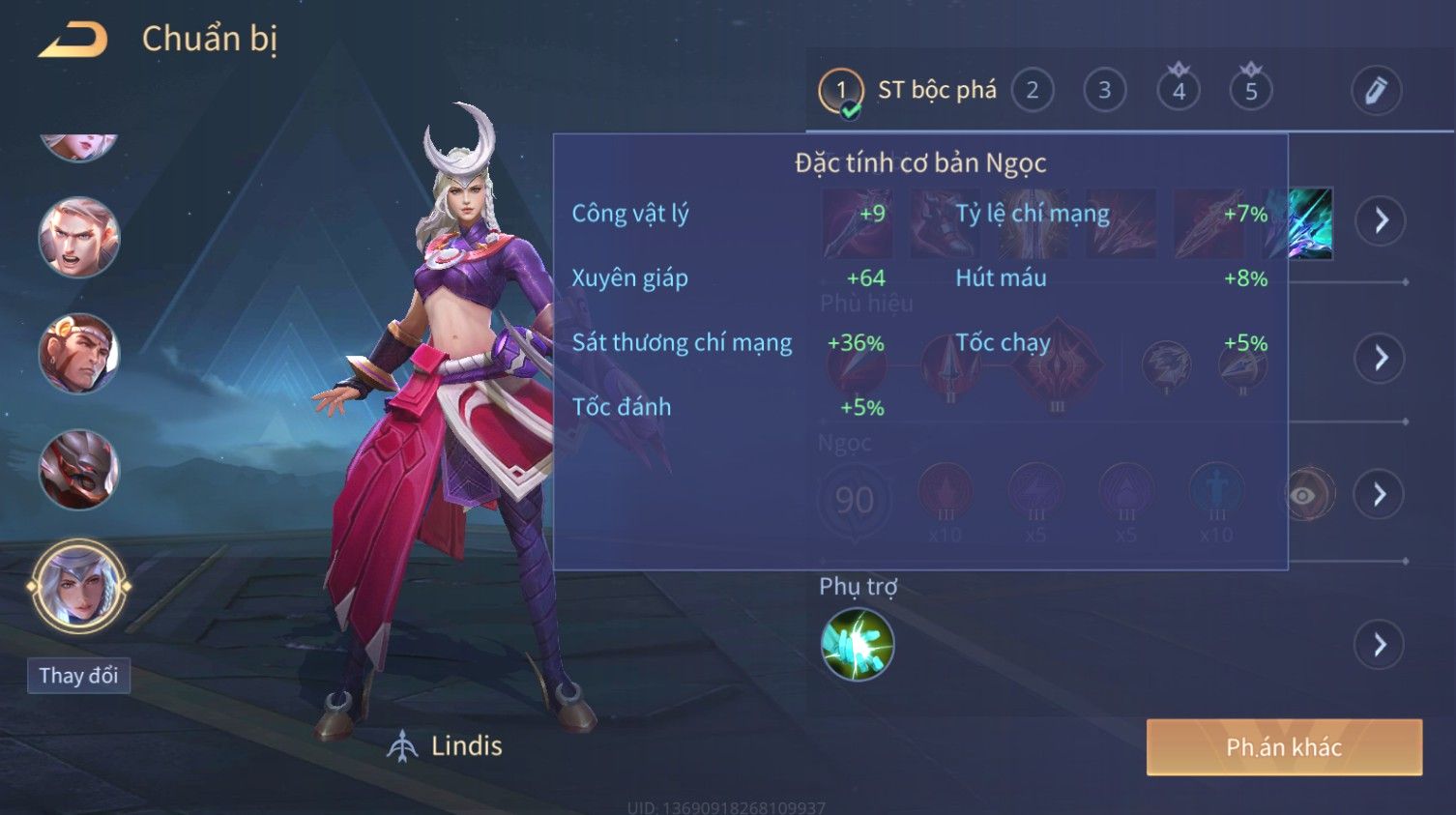
Task: Edit preset name with pencil icon
Action: (1376, 91)
